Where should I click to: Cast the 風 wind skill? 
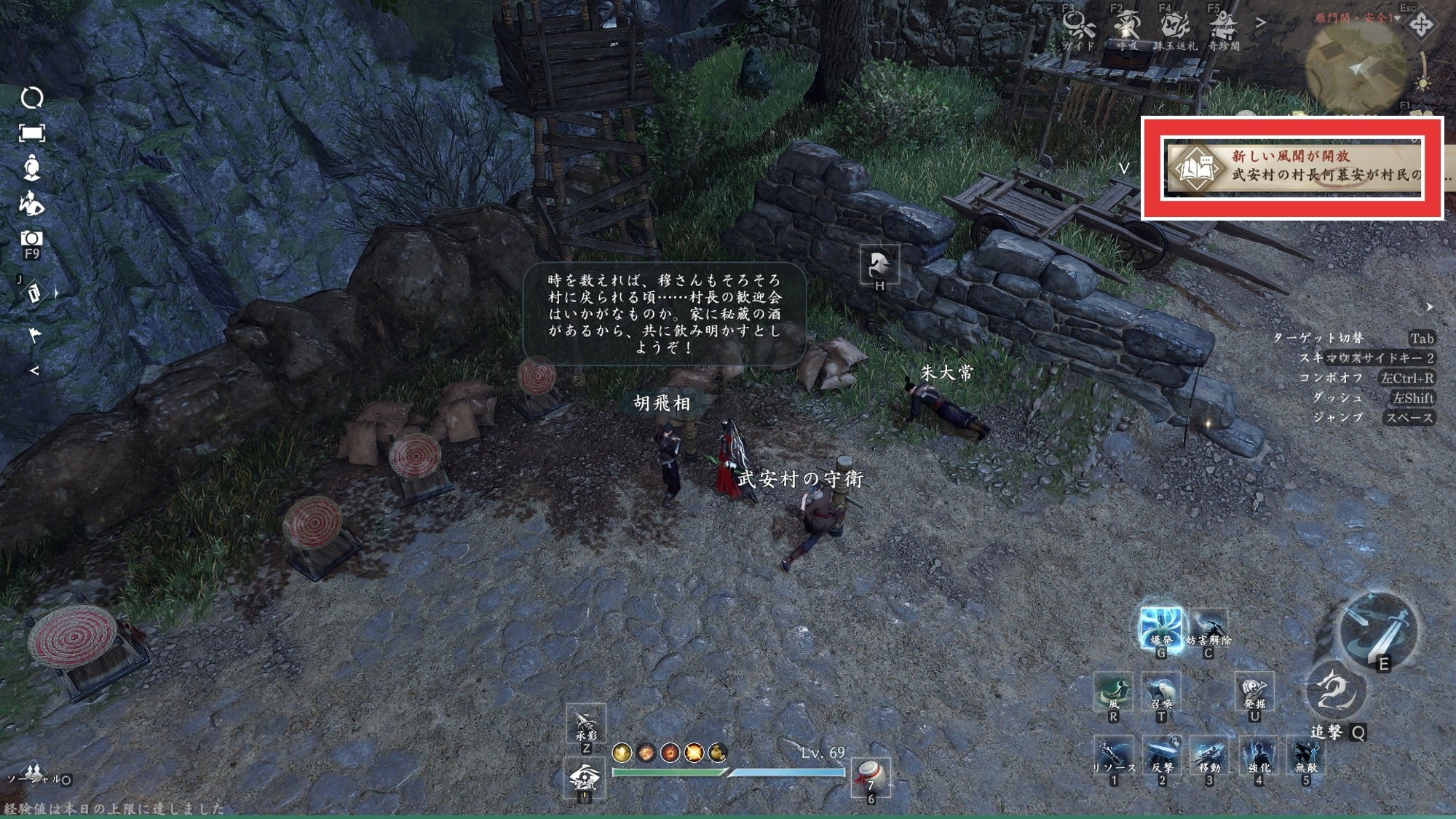point(1113,692)
